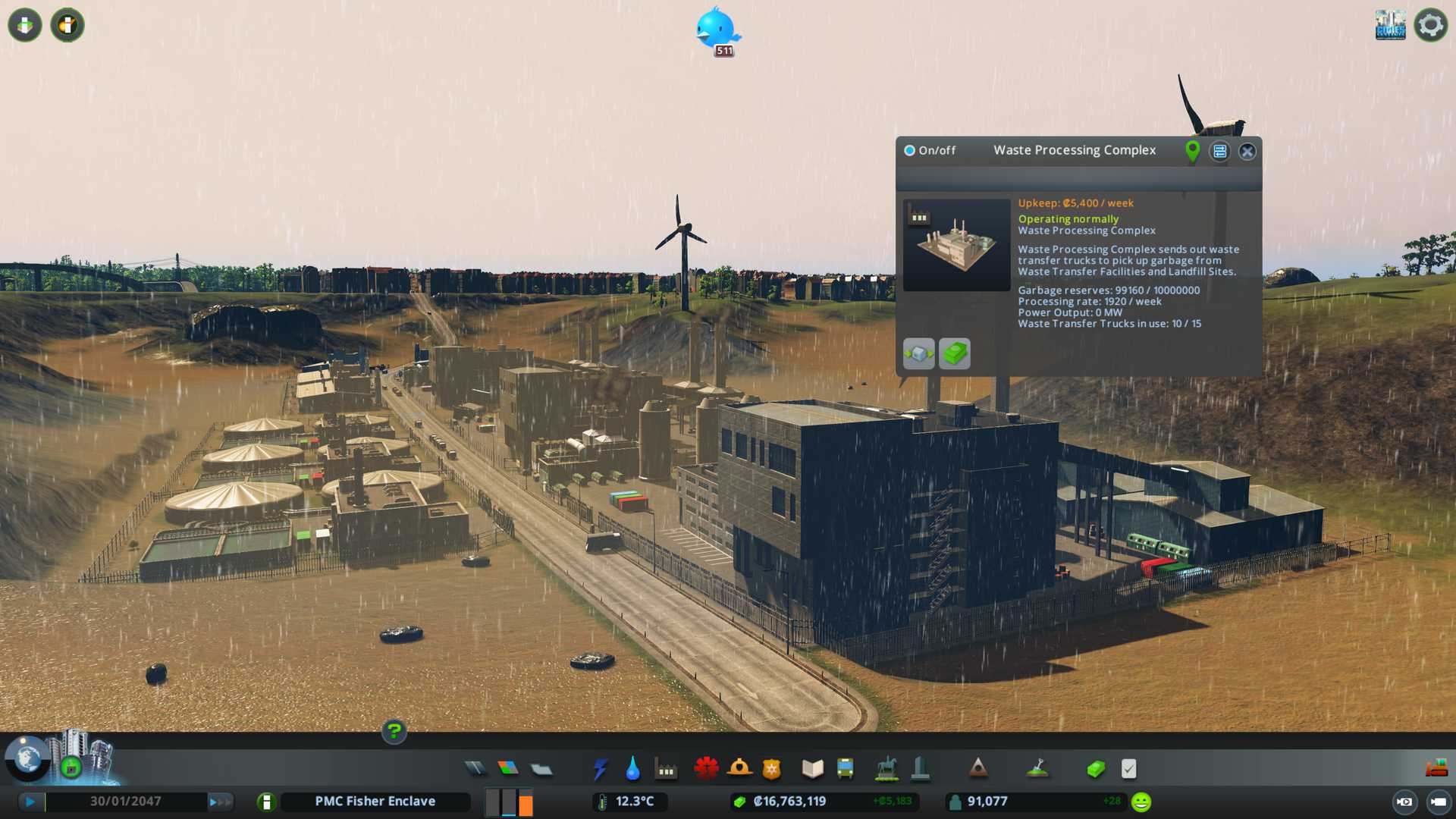
Task: Open Fire Department helmet menu
Action: 739,769
